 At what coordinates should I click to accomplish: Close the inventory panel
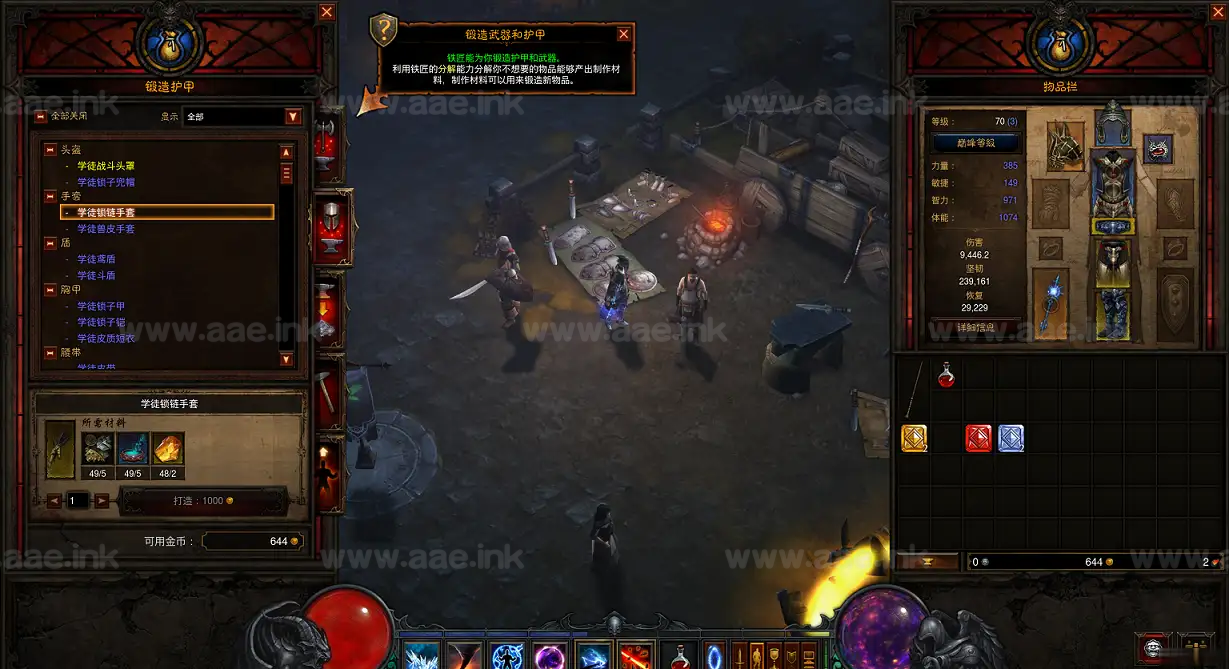[1214, 12]
